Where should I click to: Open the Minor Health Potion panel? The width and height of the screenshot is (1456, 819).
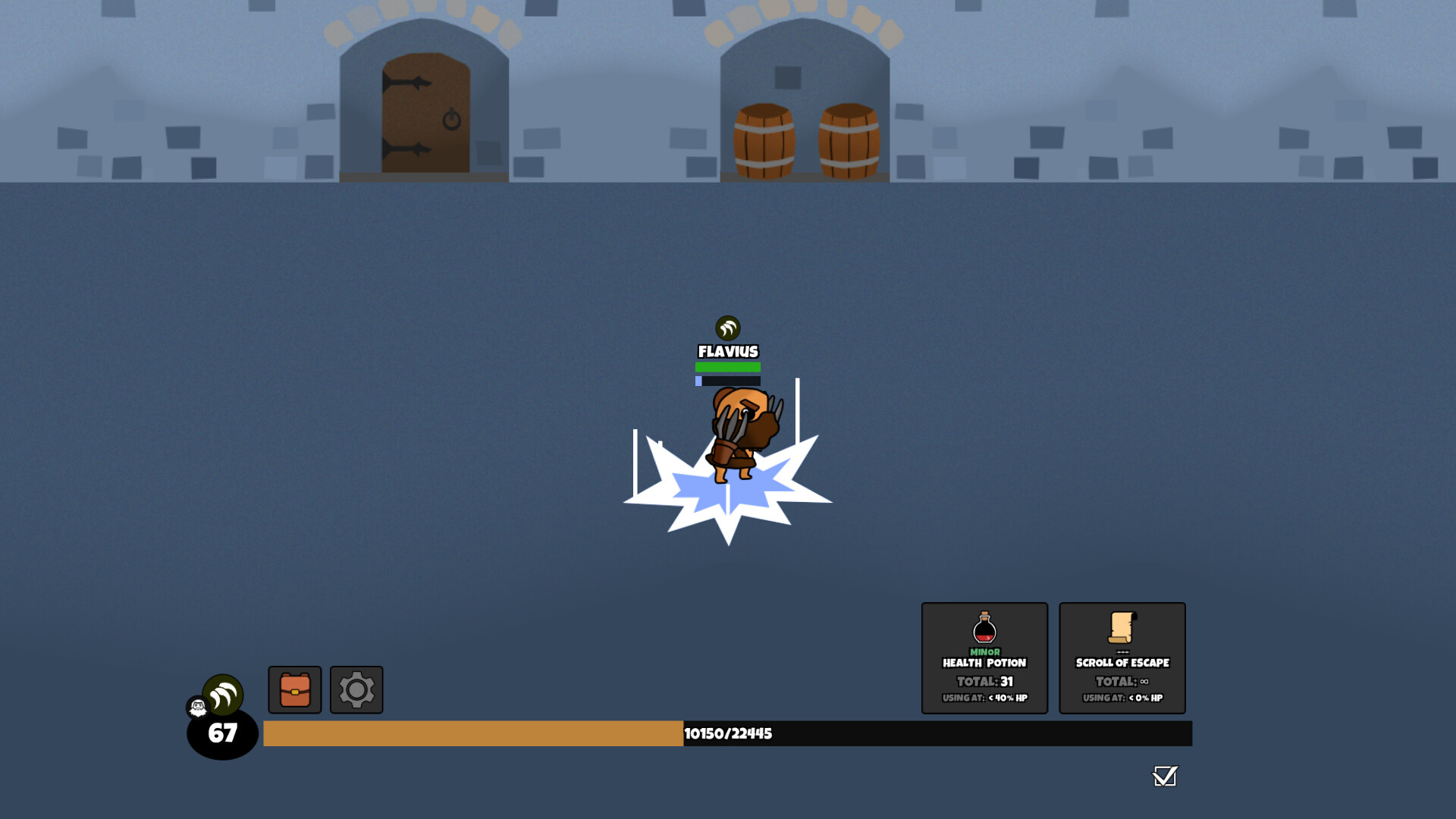(x=984, y=657)
